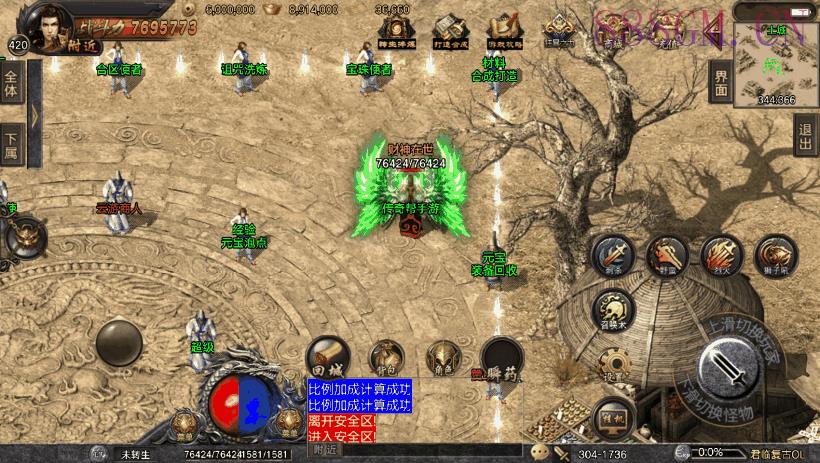Screen dimensions: 820x463
Task: Tap the large sword attack button
Action: click(x=734, y=370)
